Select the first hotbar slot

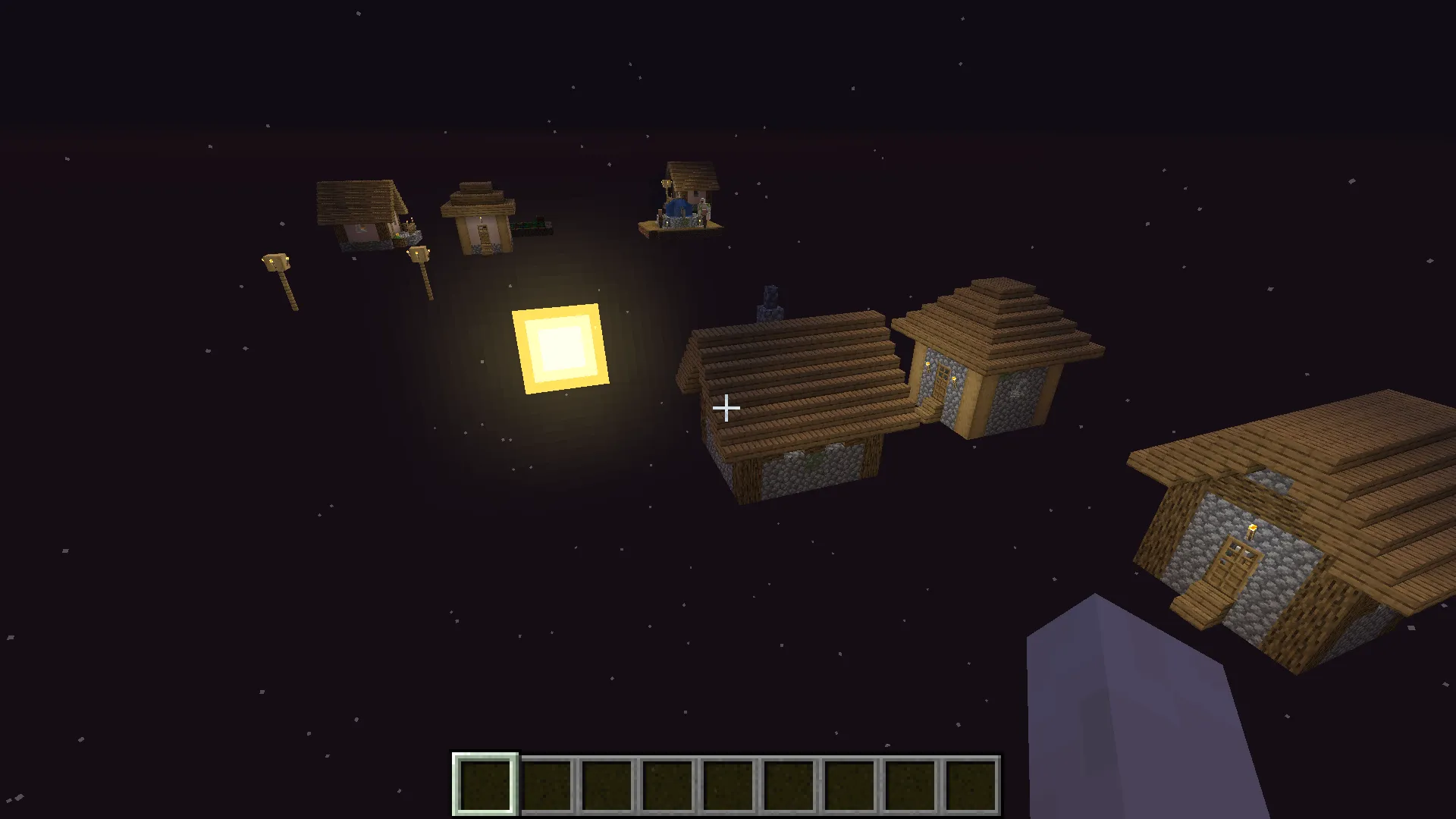coord(485,784)
